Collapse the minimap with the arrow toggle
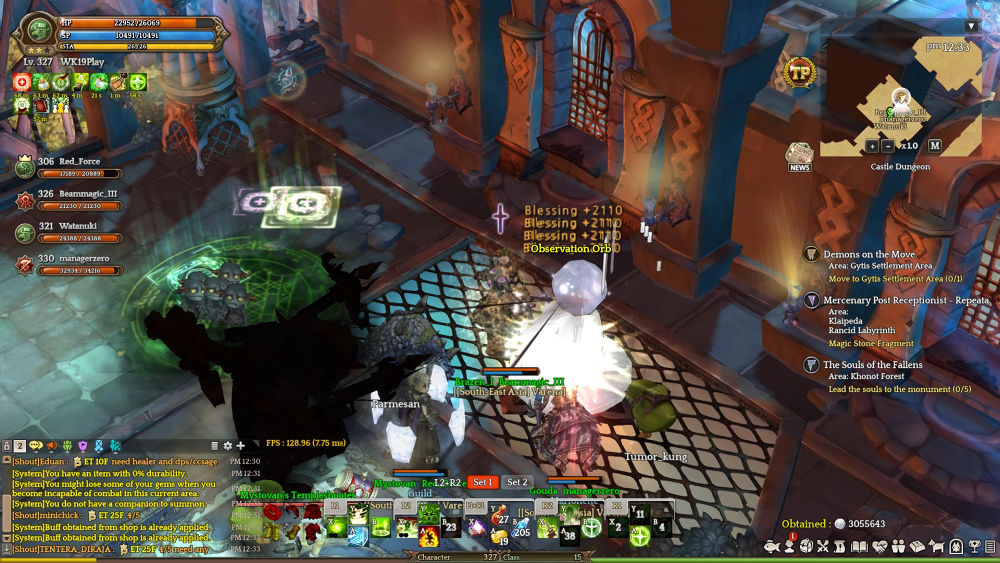This screenshot has width=1000, height=563. pos(971,26)
